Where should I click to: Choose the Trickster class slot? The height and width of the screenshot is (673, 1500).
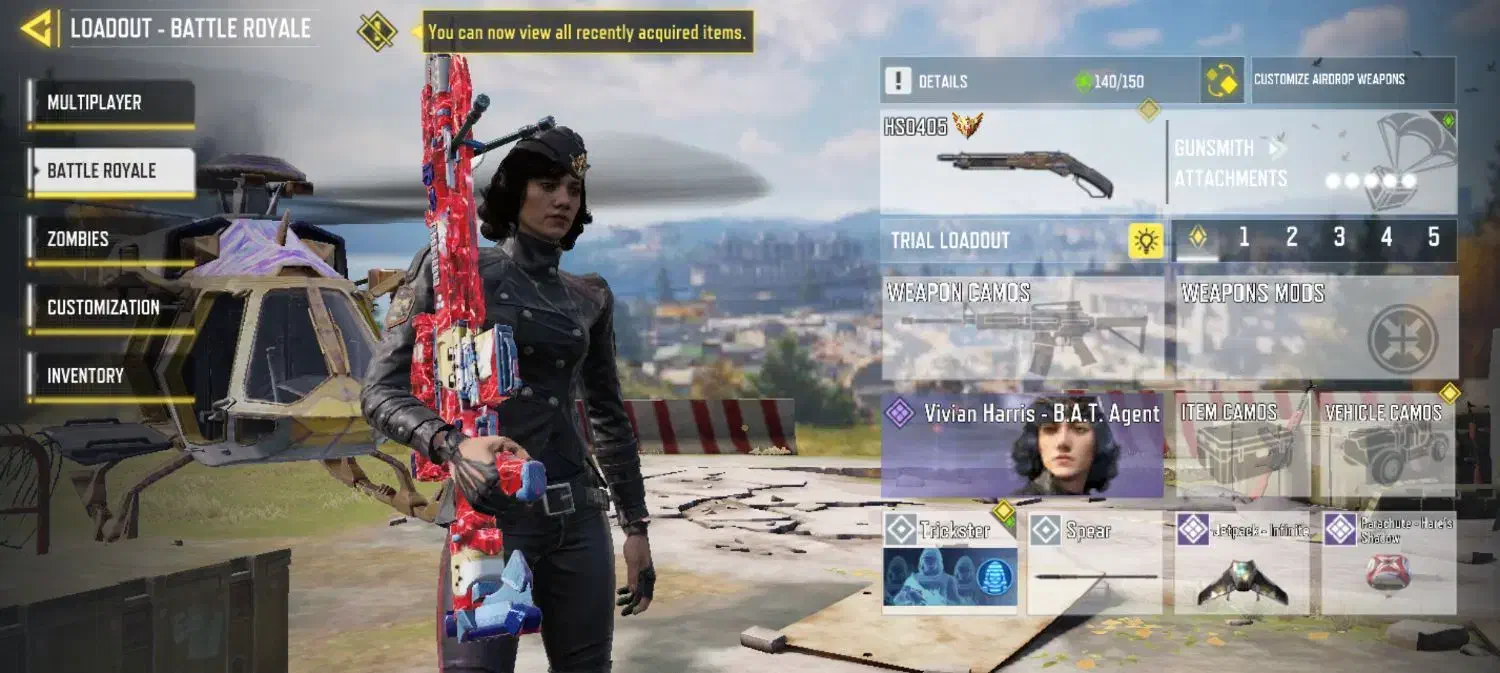click(x=950, y=562)
